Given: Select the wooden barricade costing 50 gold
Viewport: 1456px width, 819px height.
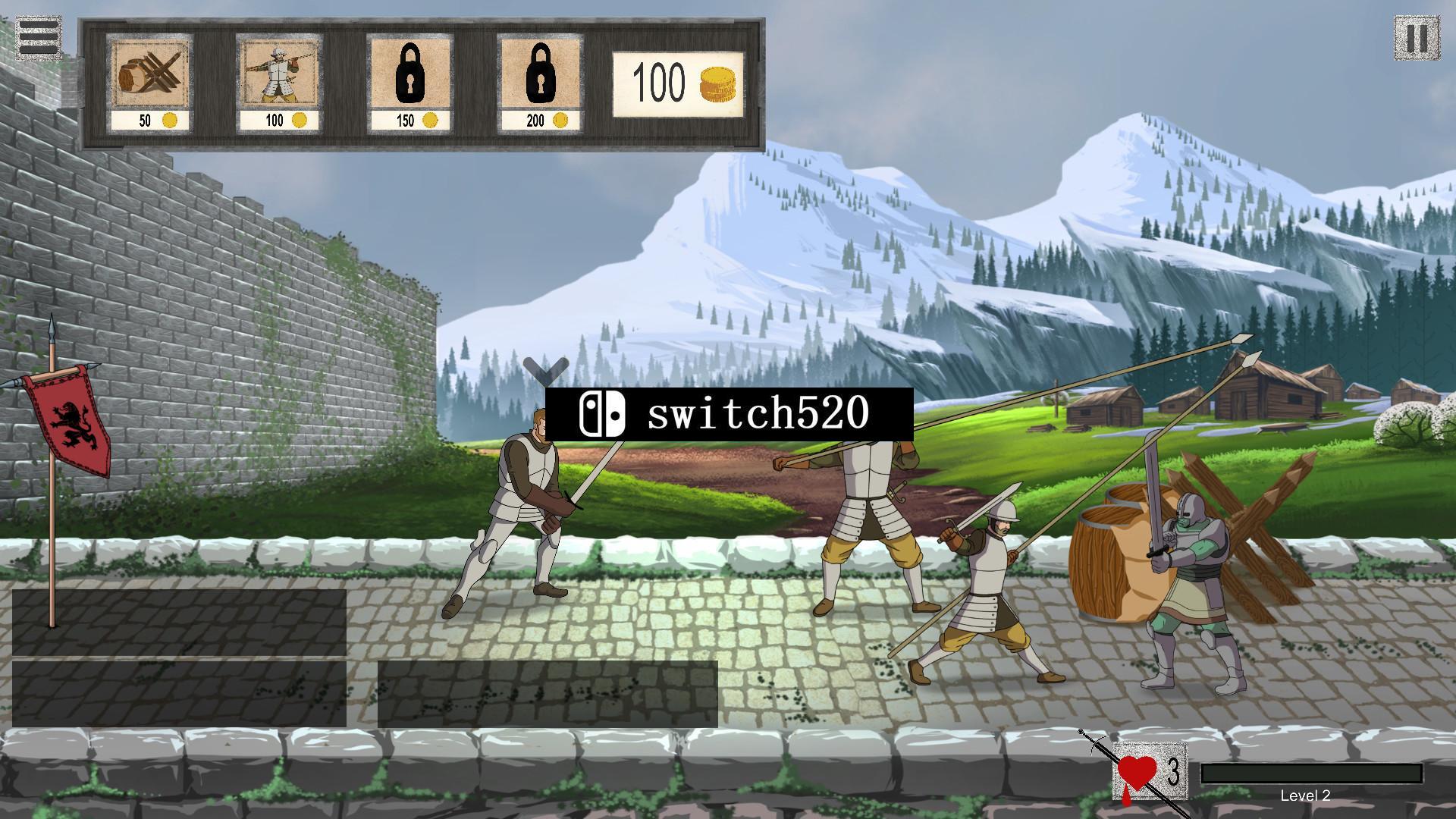Looking at the screenshot, I should coord(149,82).
